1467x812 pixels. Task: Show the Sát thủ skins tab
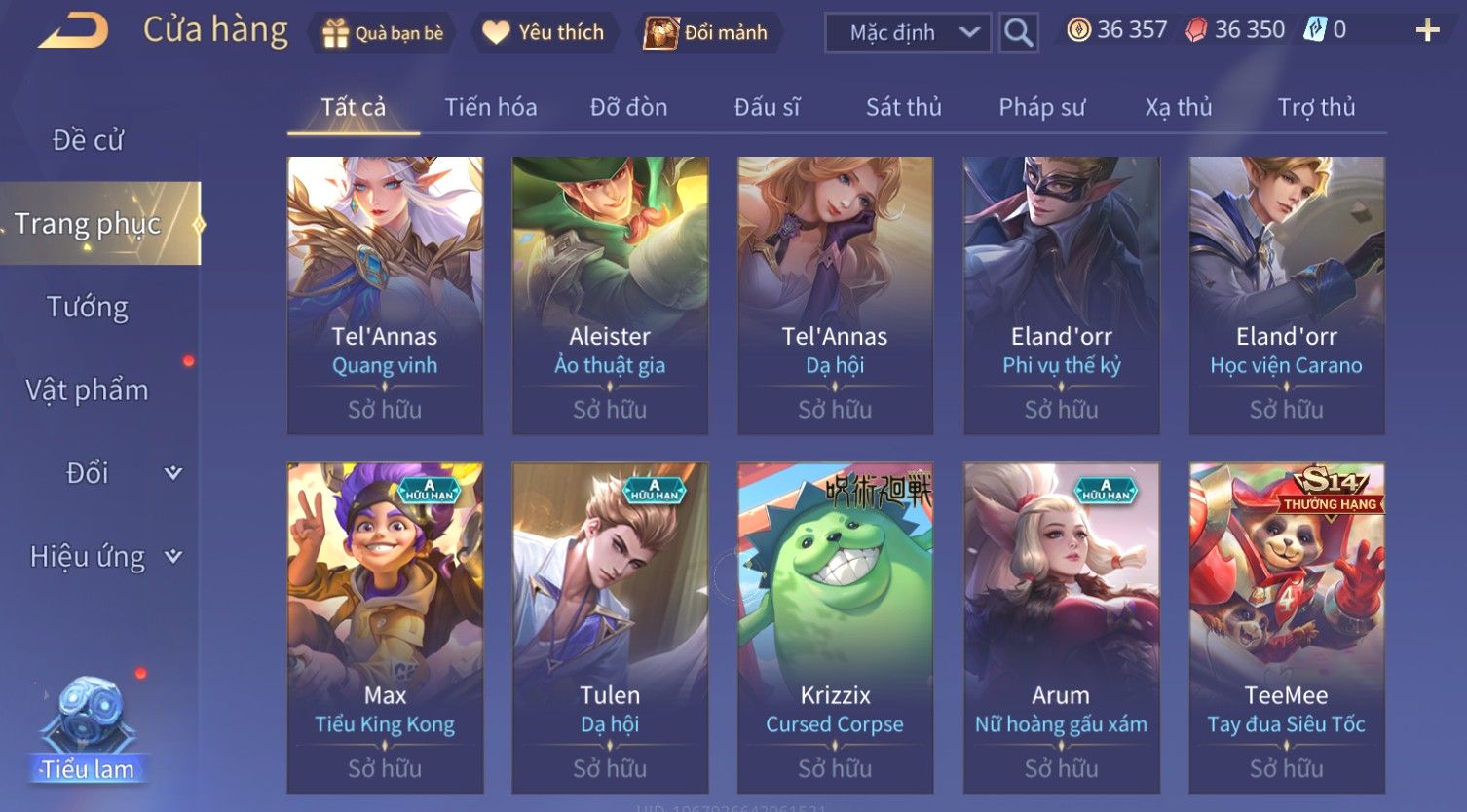(x=903, y=107)
